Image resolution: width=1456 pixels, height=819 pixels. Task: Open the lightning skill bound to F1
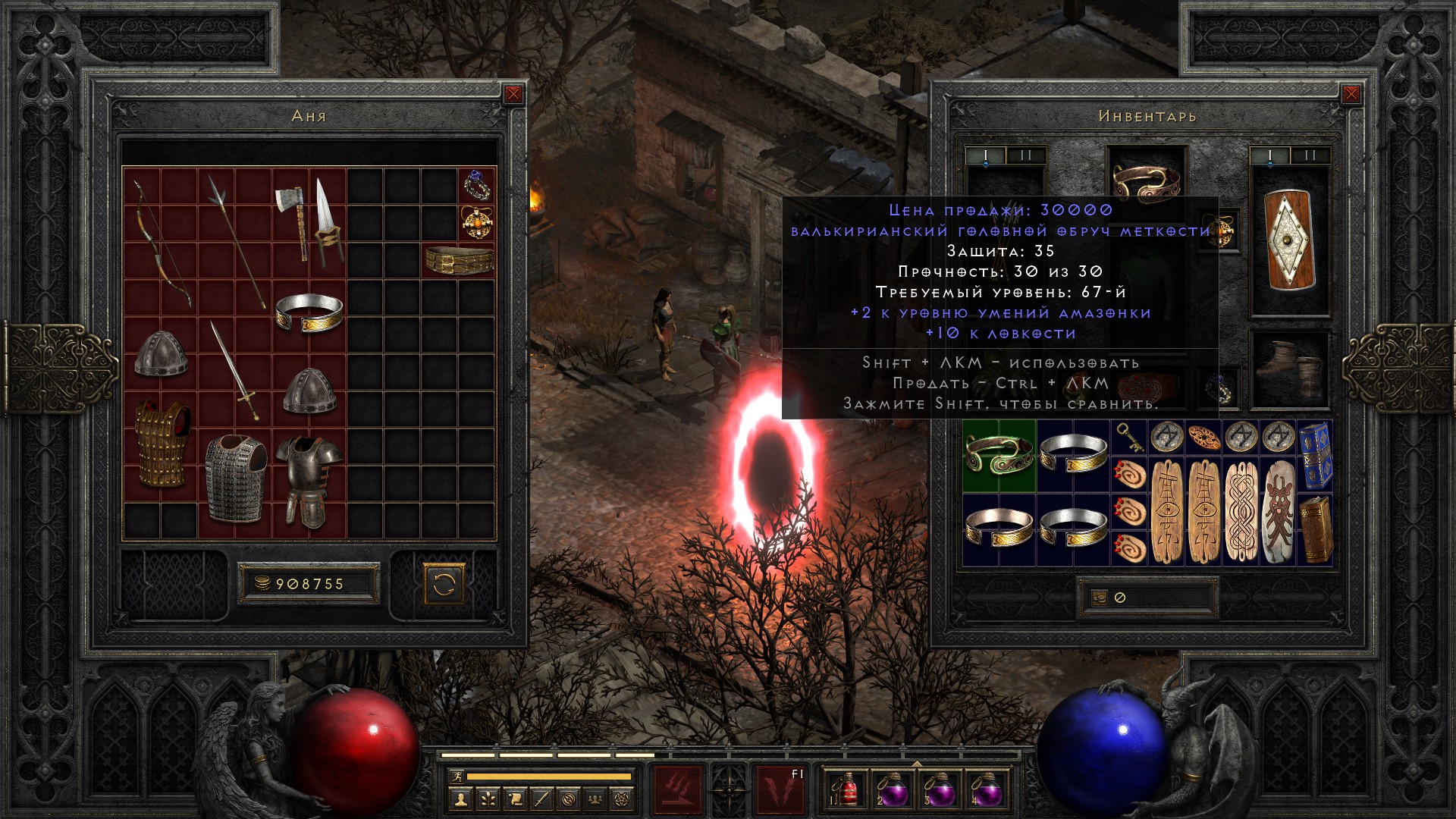pyautogui.click(x=781, y=789)
